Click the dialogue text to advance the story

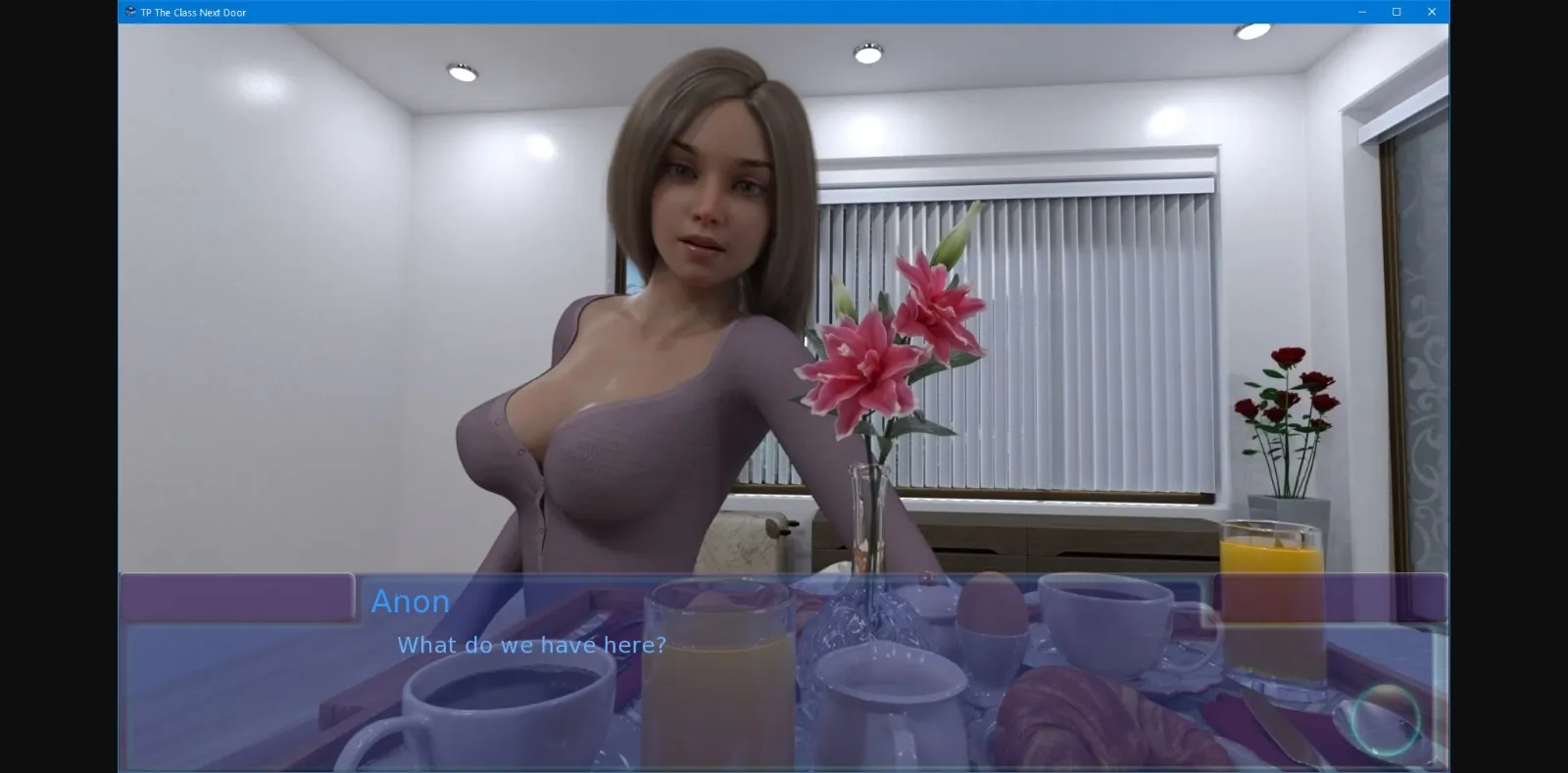click(x=530, y=645)
